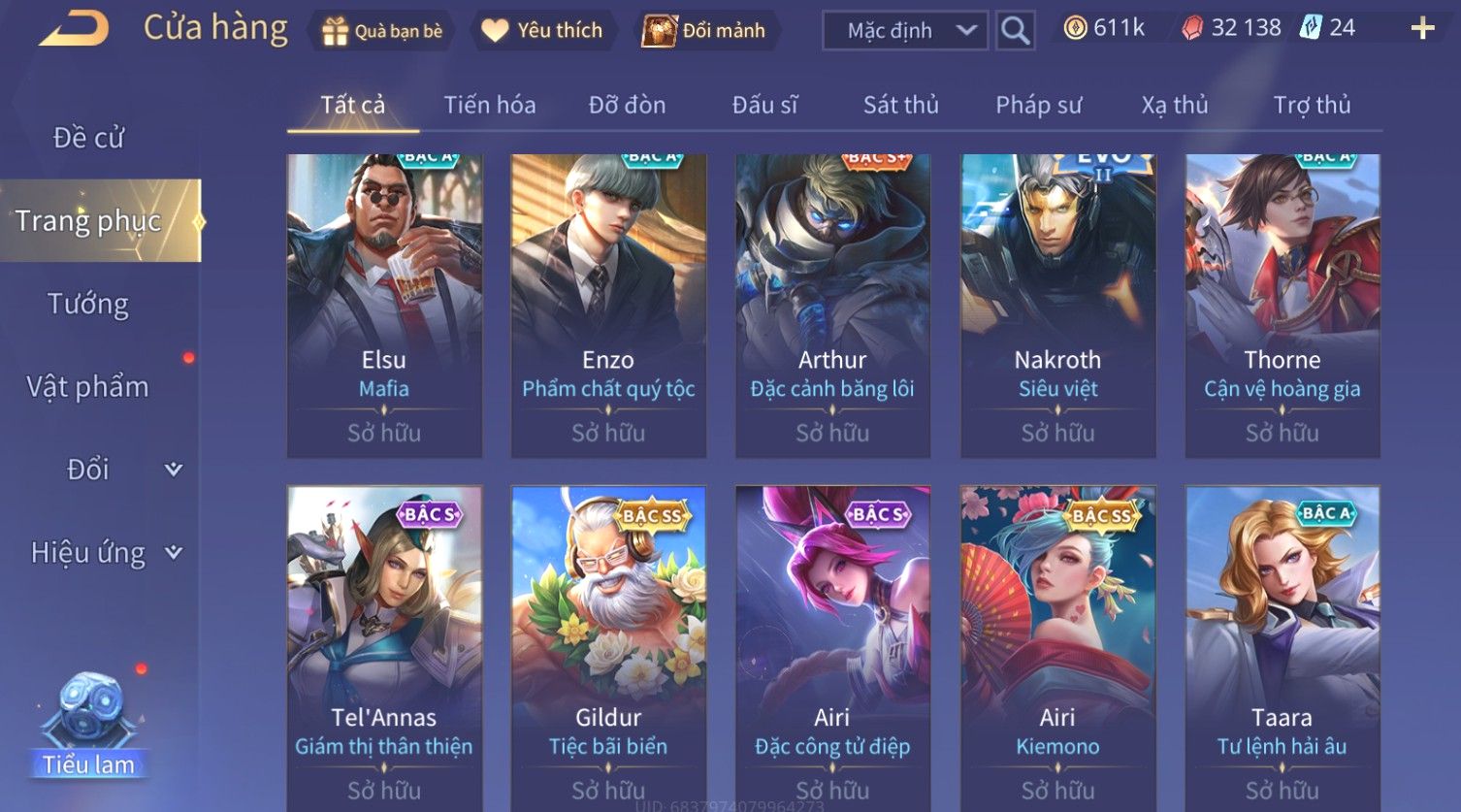Open the Vật phẩm items section
This screenshot has width=1461, height=812.
(88, 387)
